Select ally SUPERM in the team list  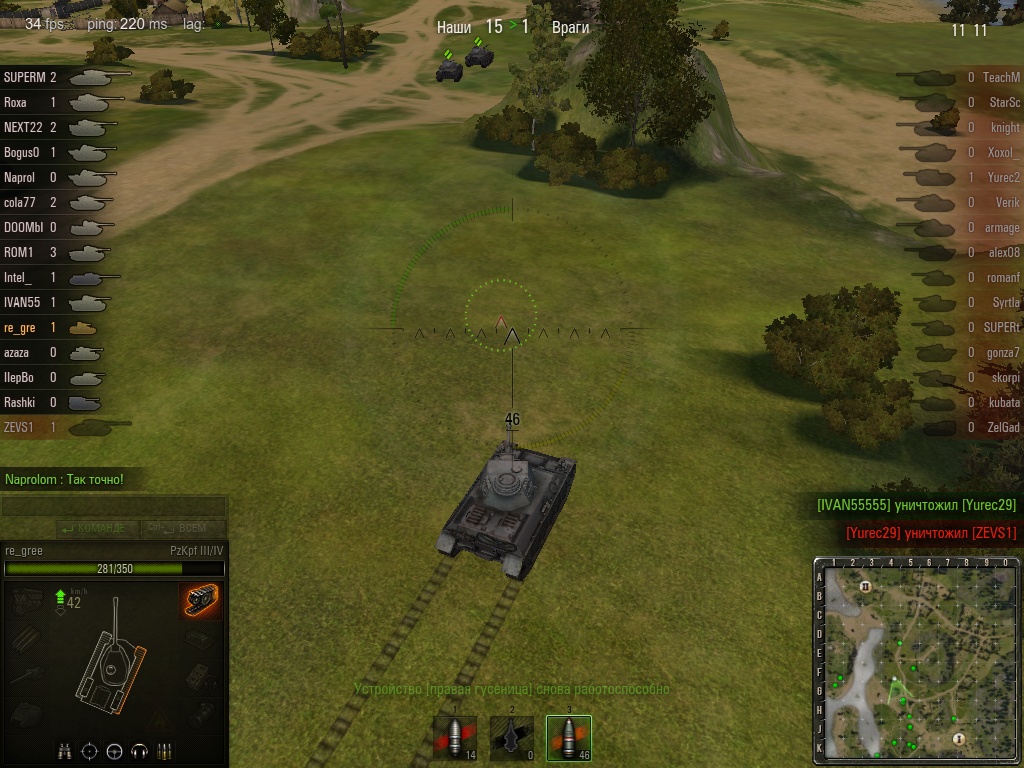click(60, 77)
